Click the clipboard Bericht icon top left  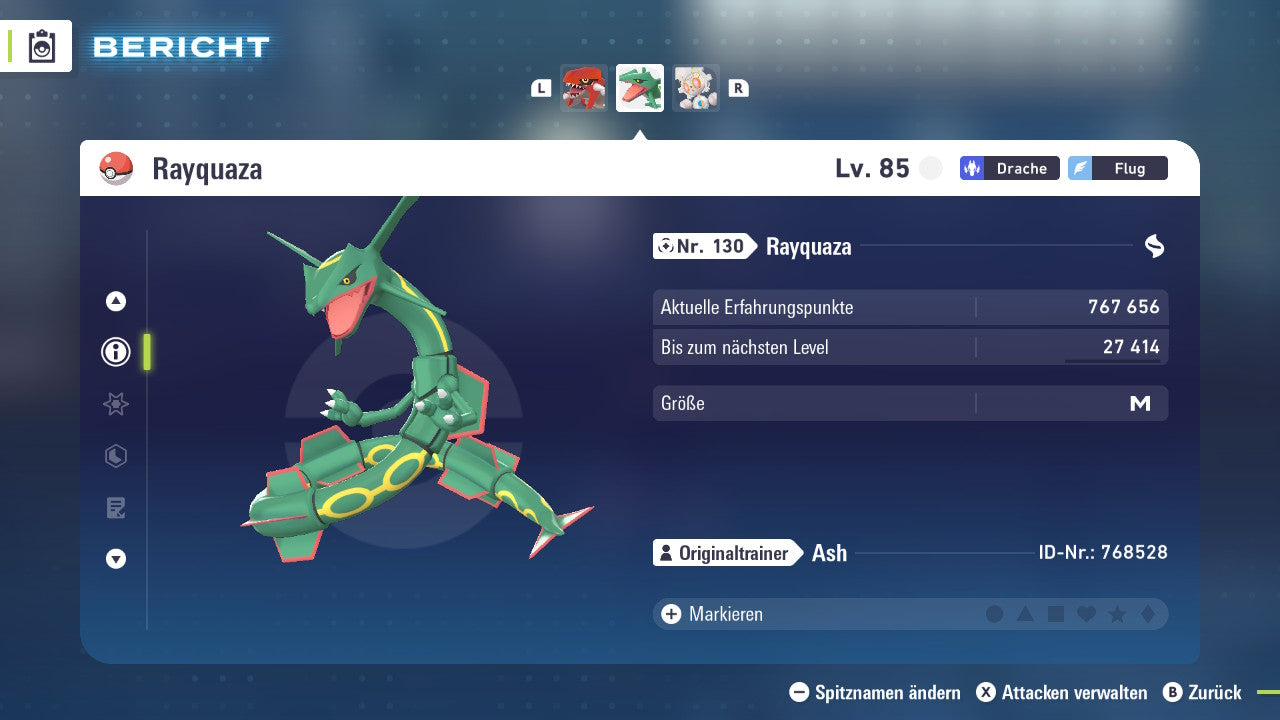[40, 46]
